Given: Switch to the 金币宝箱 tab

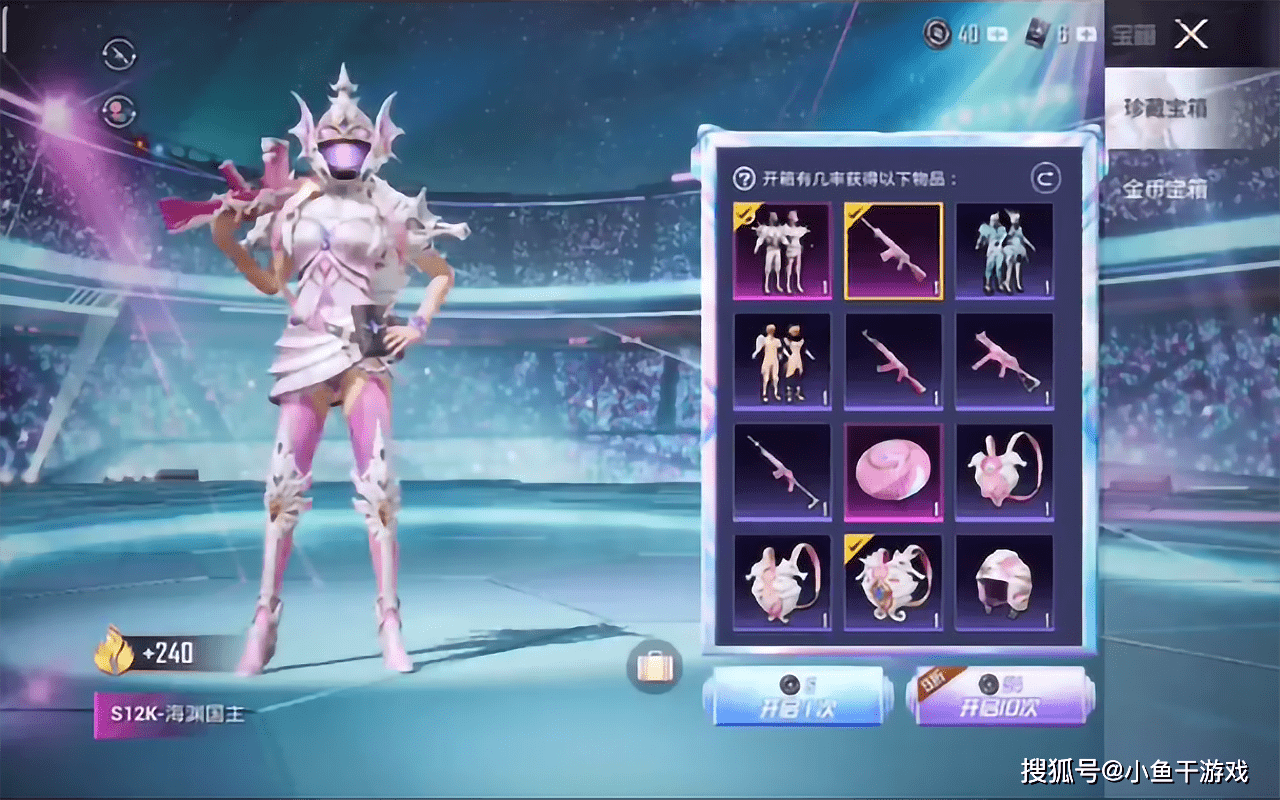Looking at the screenshot, I should tap(1163, 188).
